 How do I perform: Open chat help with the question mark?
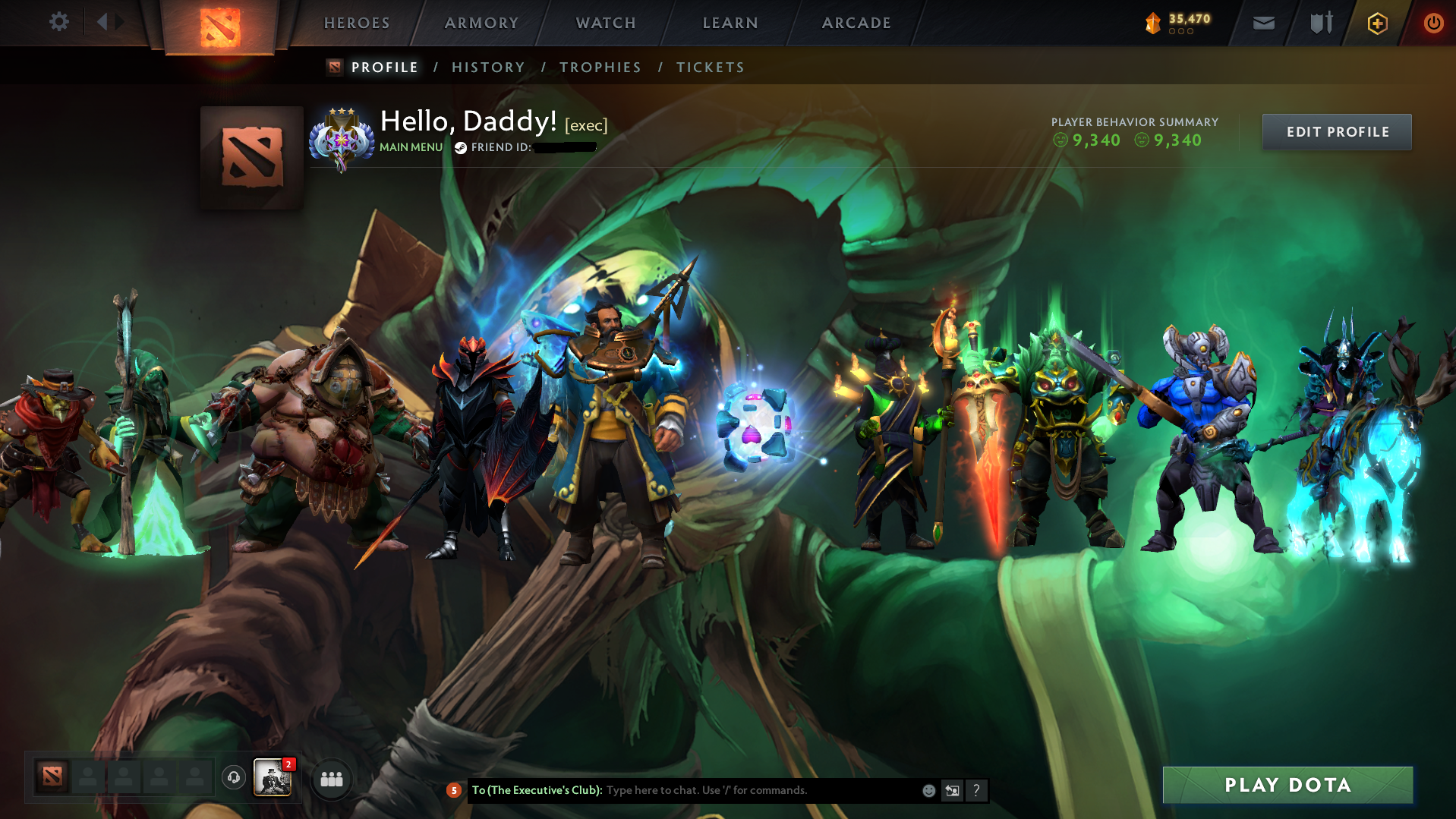click(x=977, y=791)
